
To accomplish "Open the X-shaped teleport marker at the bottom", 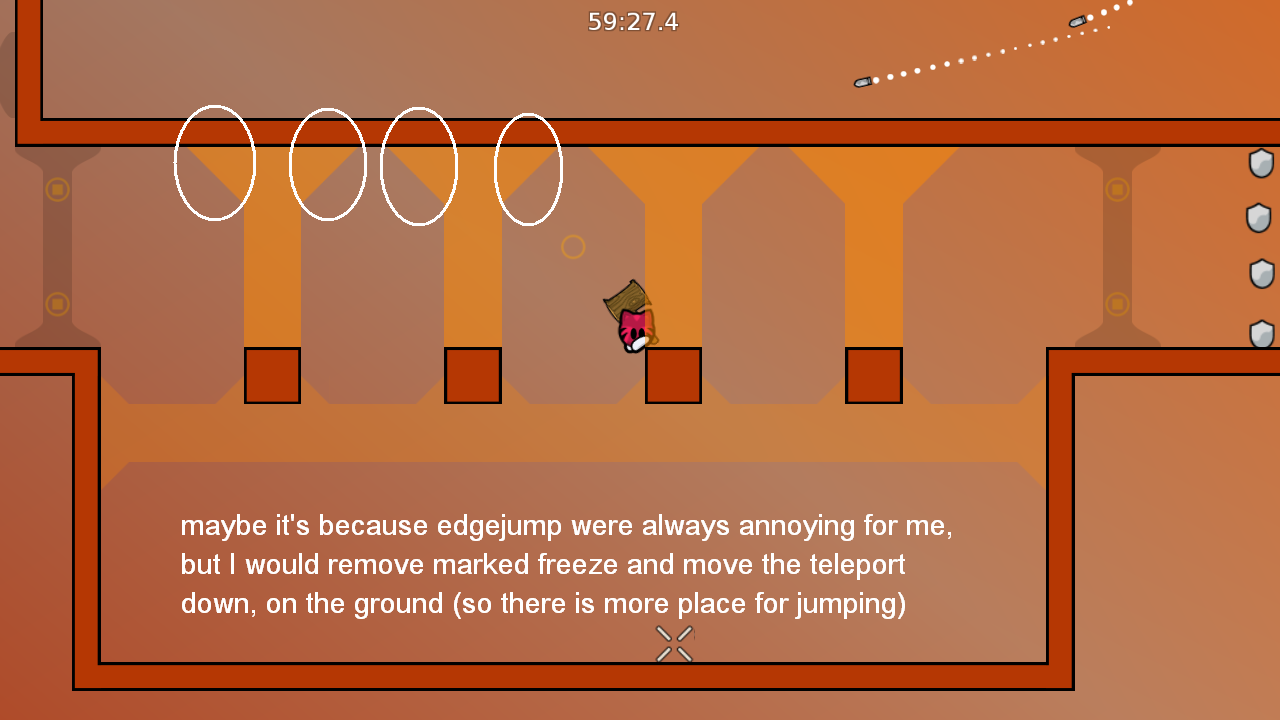I will click(672, 643).
